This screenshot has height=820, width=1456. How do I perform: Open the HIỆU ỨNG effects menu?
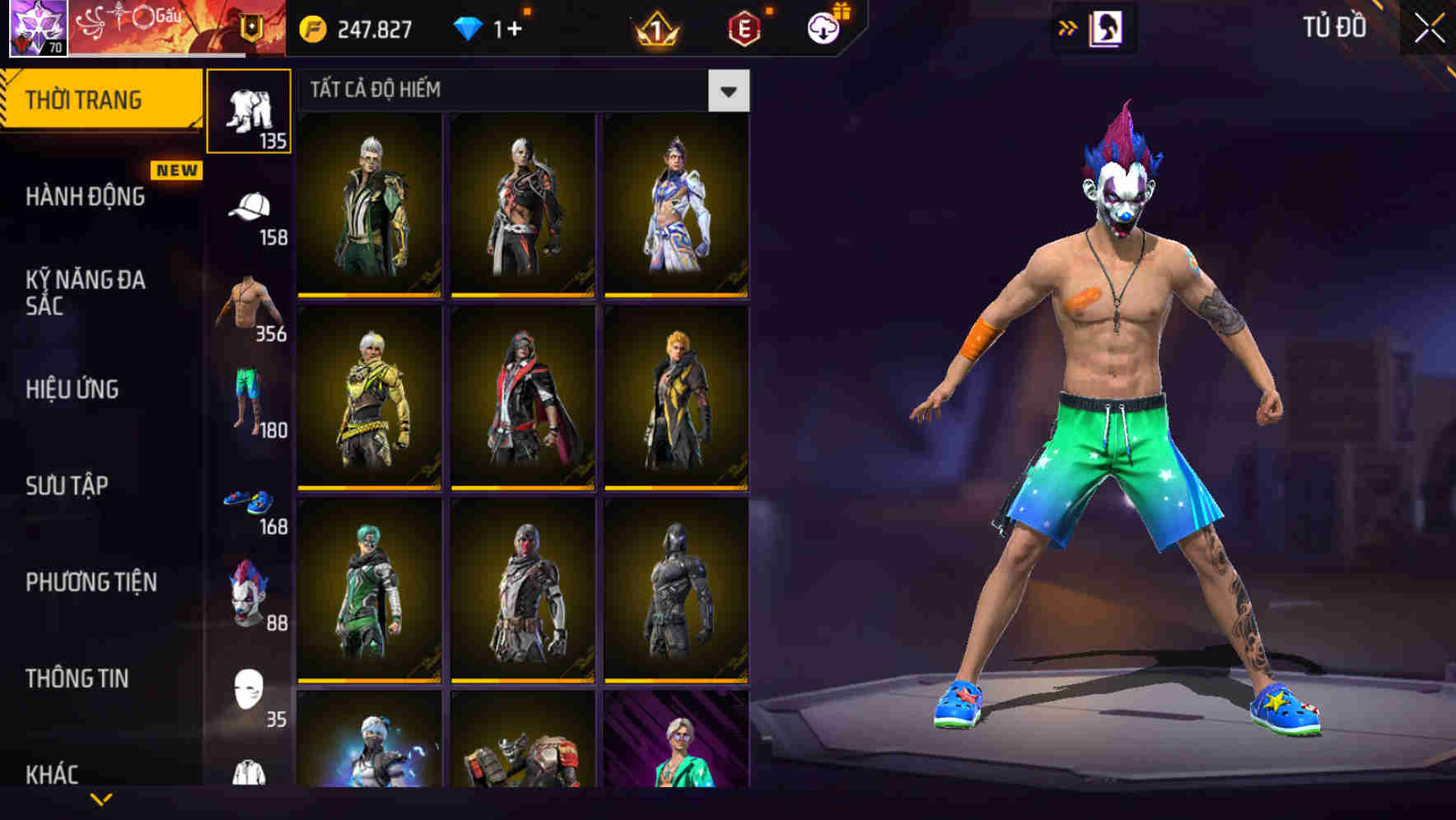click(71, 389)
